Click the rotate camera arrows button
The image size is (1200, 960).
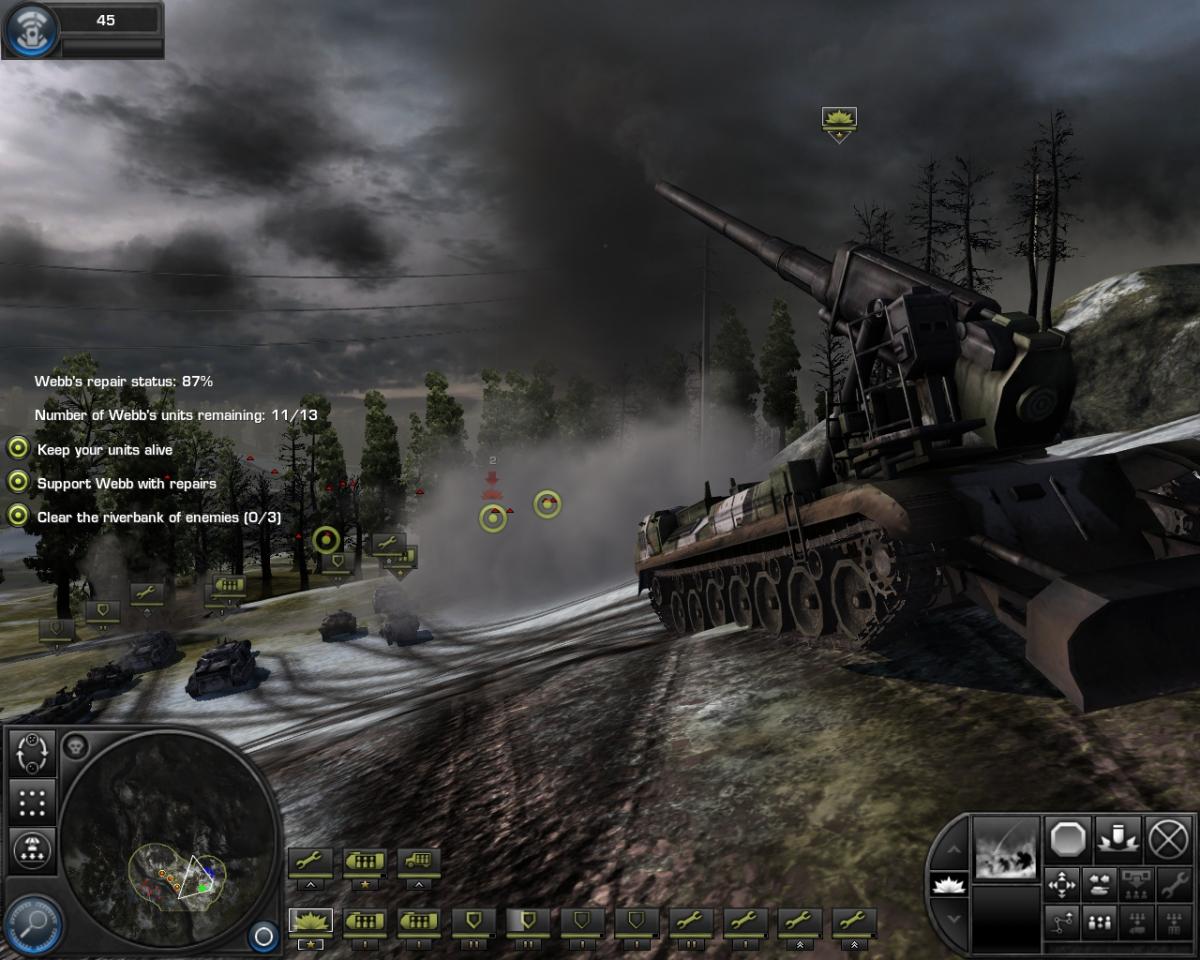(x=32, y=753)
